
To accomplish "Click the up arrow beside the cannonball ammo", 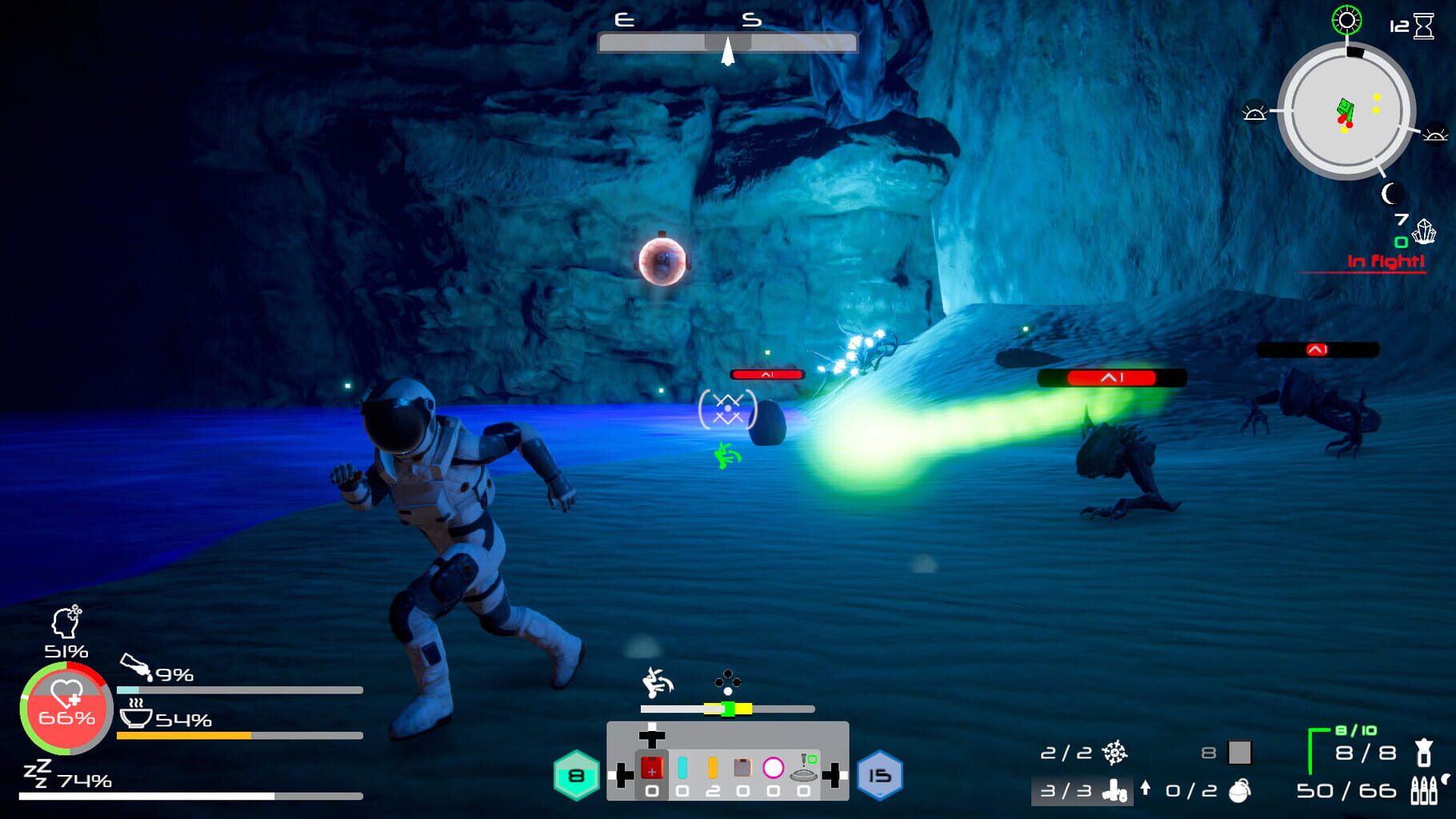I will tap(1146, 789).
